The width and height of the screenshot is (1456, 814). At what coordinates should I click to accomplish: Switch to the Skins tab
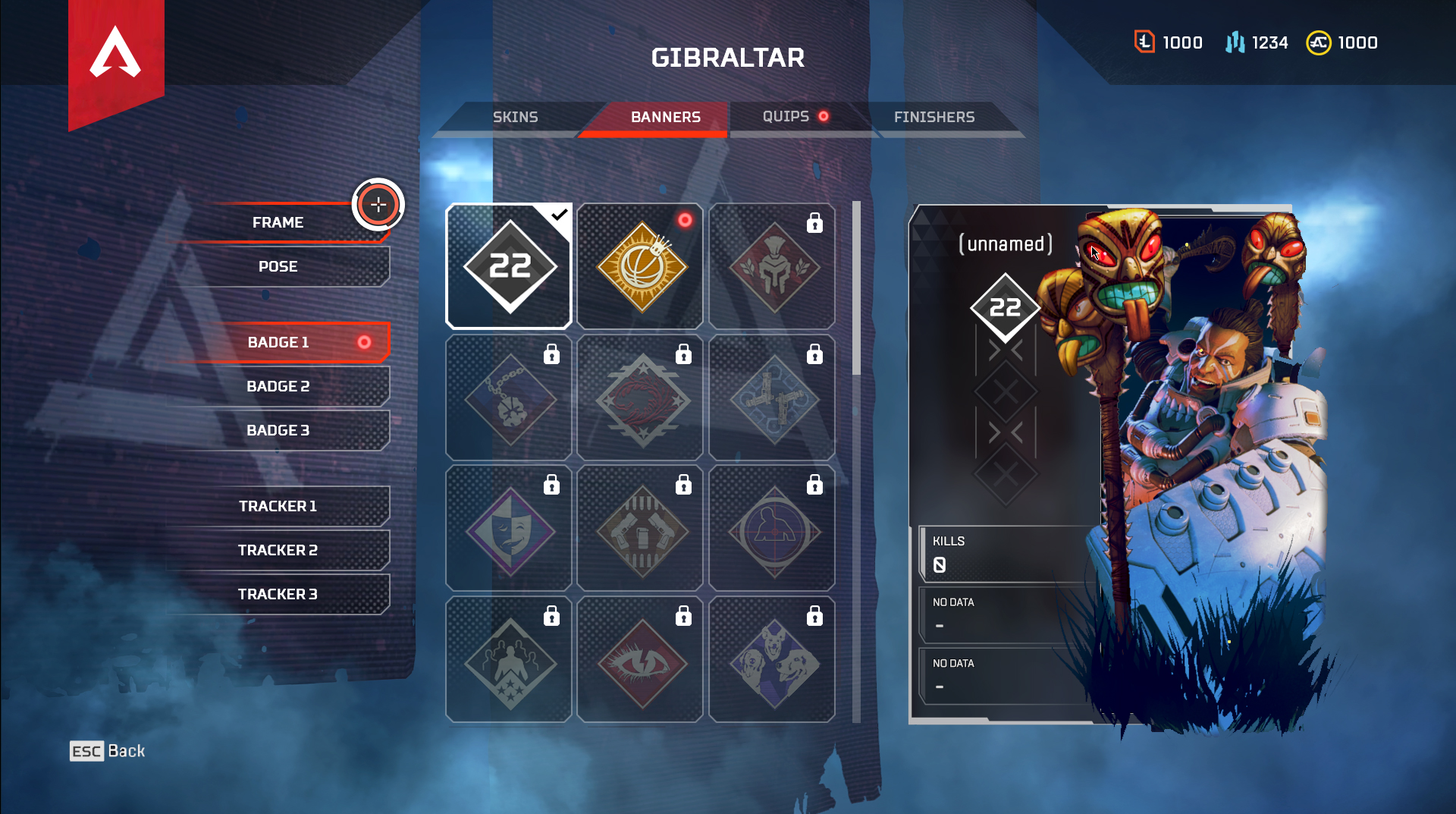[515, 117]
